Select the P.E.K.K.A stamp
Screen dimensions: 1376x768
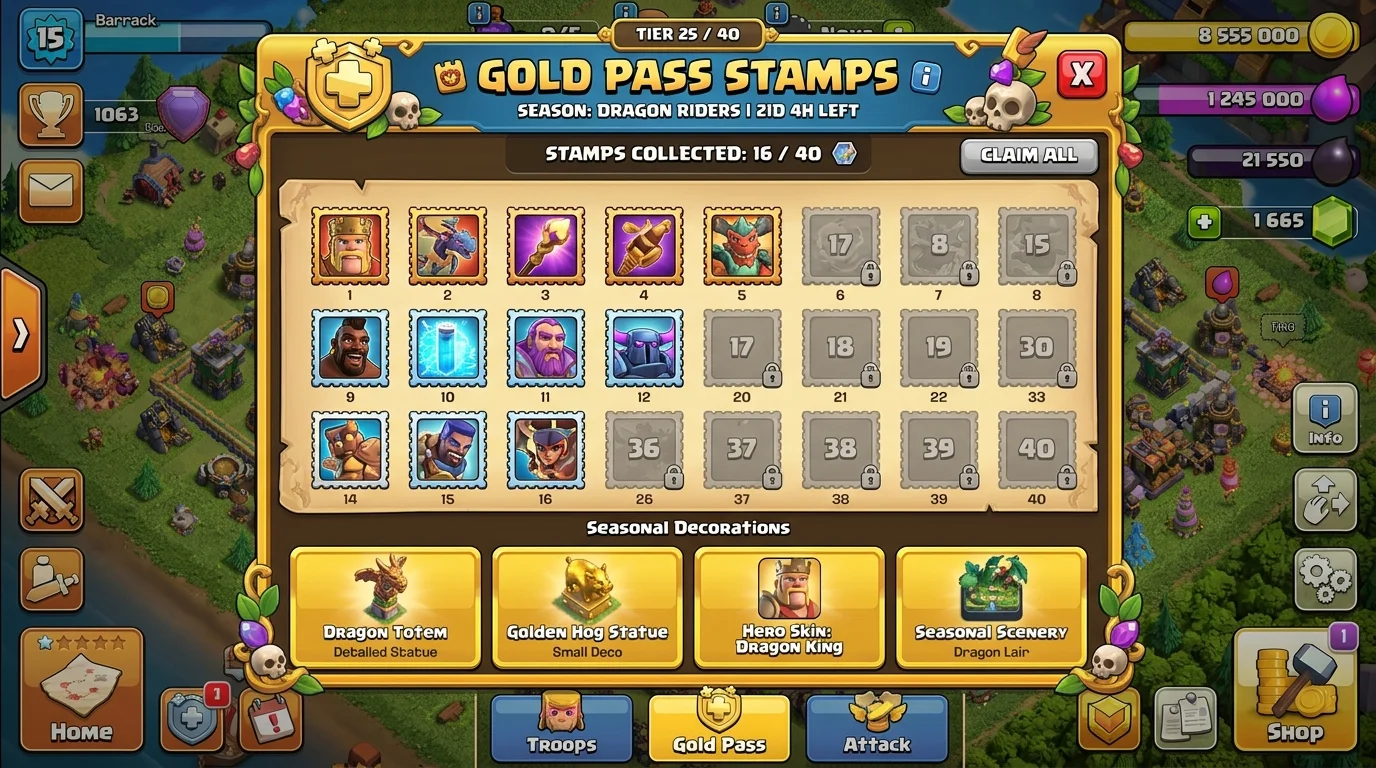[x=644, y=348]
